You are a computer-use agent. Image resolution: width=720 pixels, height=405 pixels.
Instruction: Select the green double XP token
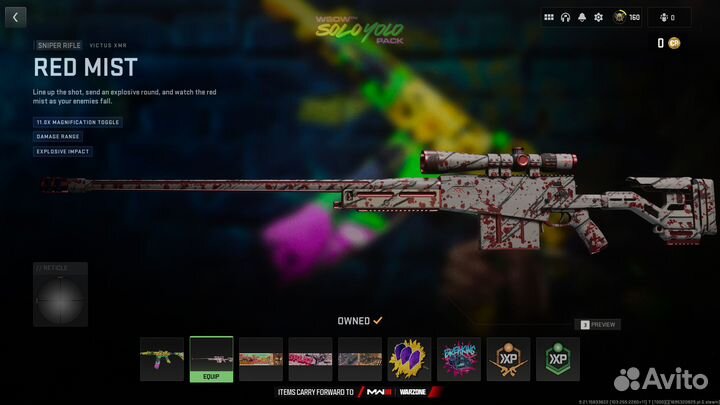[557, 358]
